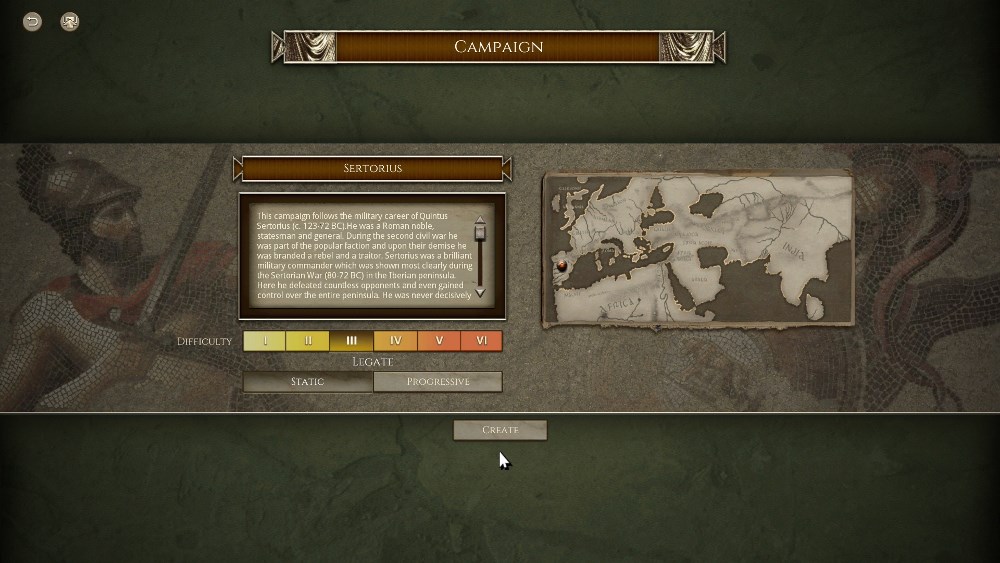
Task: Pick difficulty level IV
Action: 395,341
